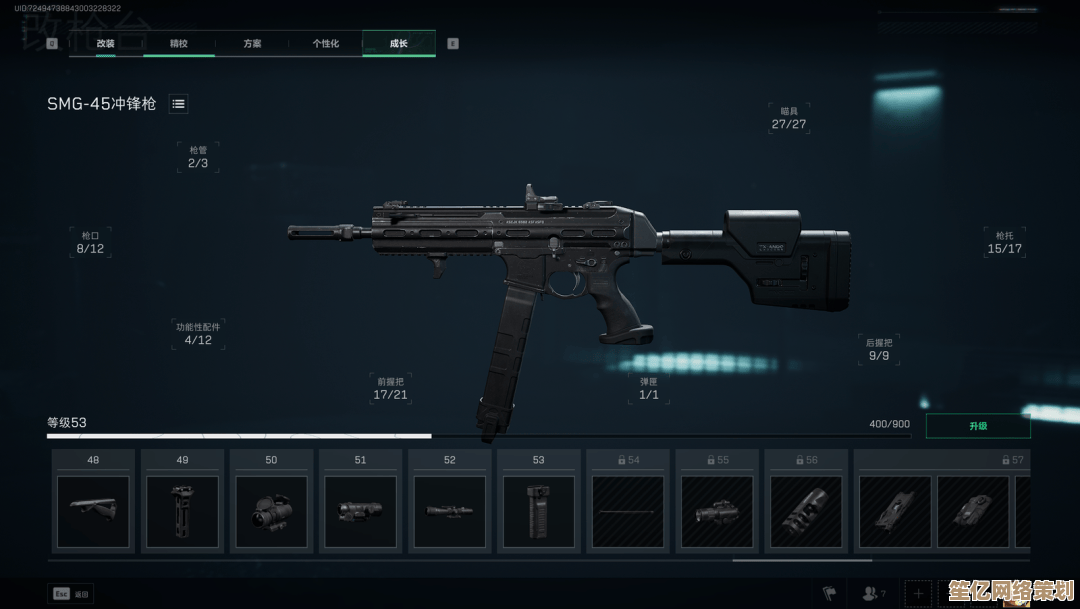Open the 成长 growth tab
The image size is (1080, 609).
398,43
